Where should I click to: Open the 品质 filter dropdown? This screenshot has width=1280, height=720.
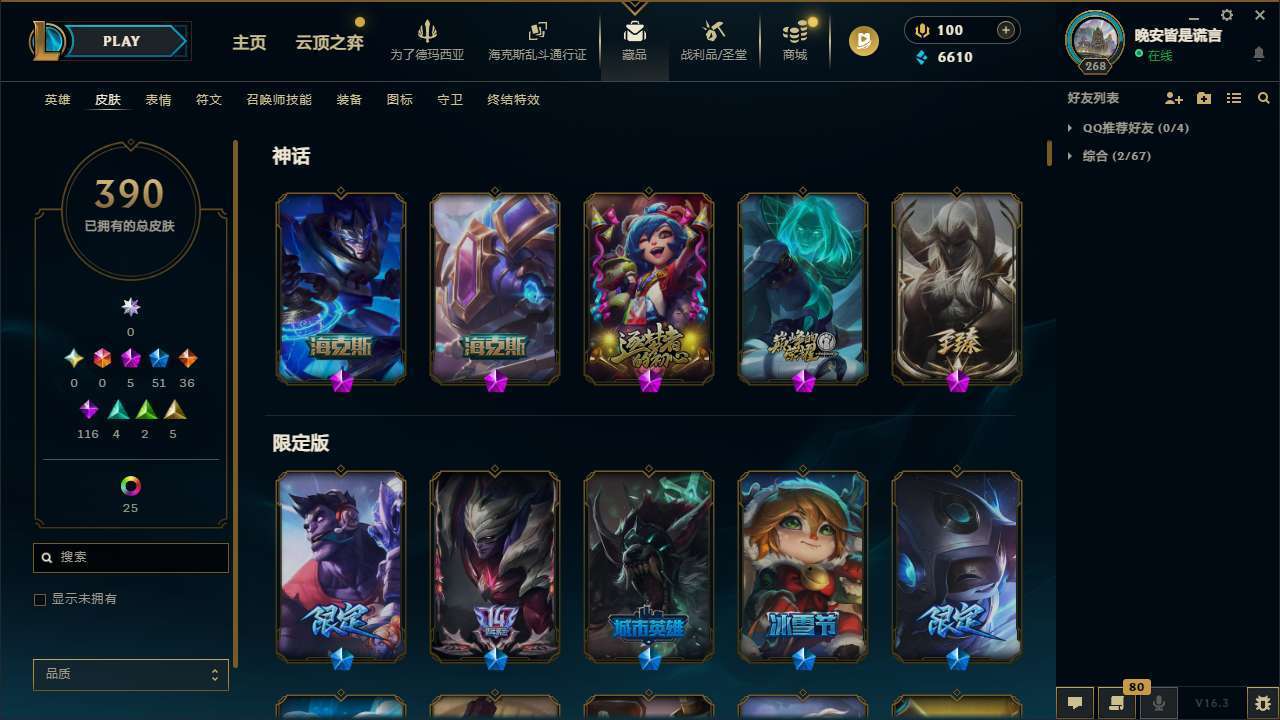[130, 674]
